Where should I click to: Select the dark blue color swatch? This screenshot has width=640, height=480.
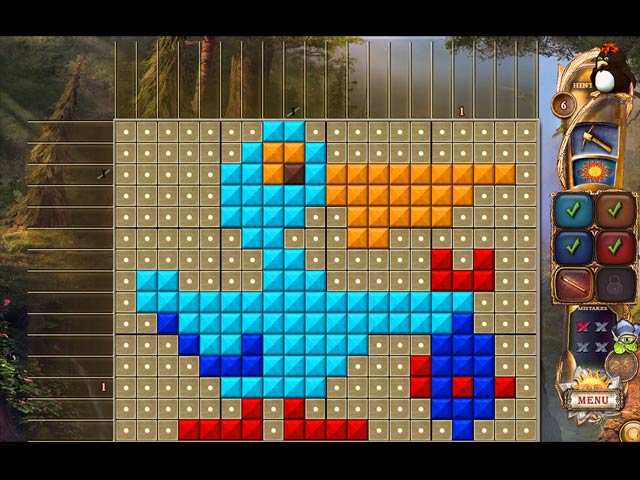[x=573, y=246]
